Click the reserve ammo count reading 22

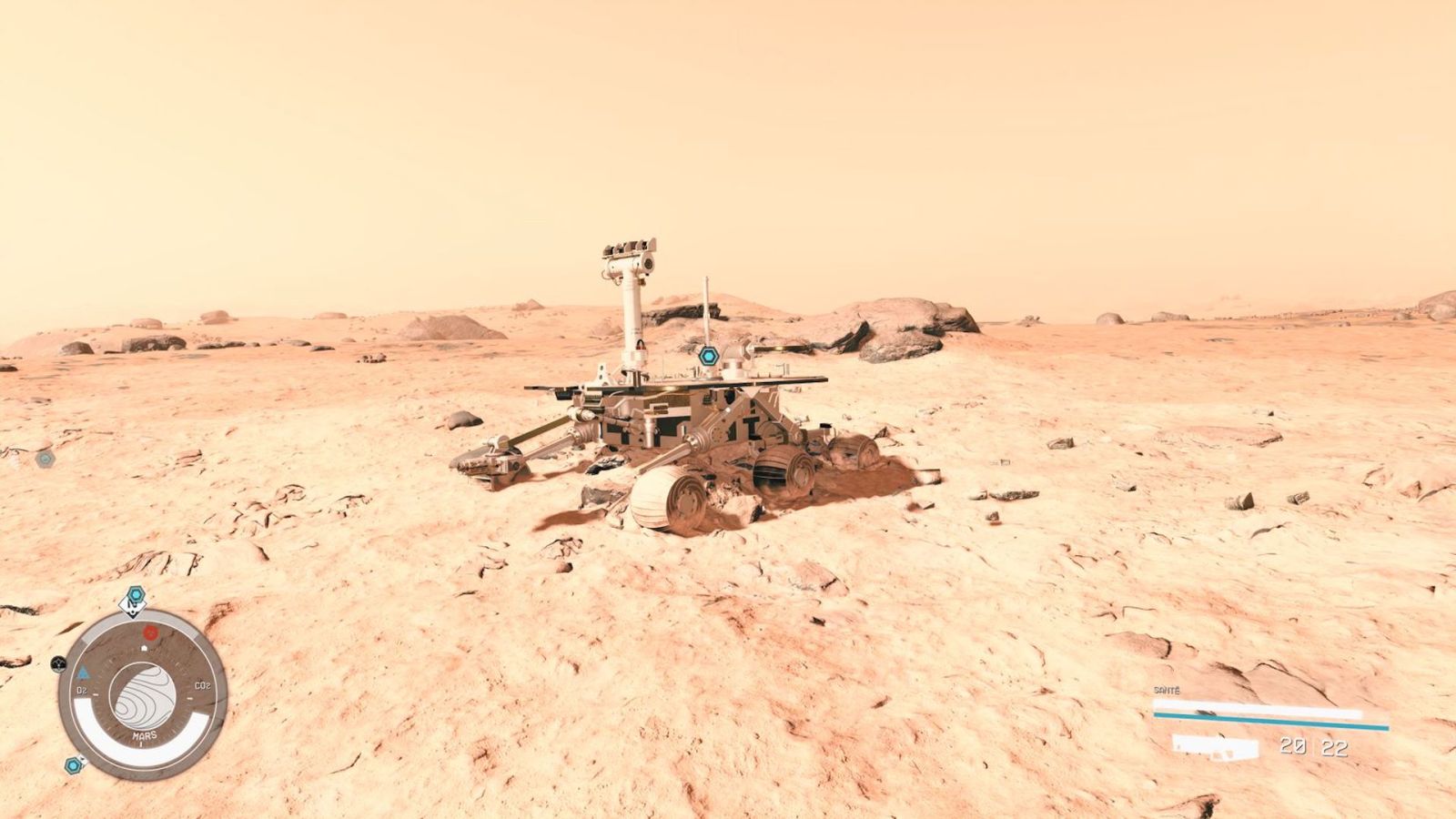coord(1335,747)
